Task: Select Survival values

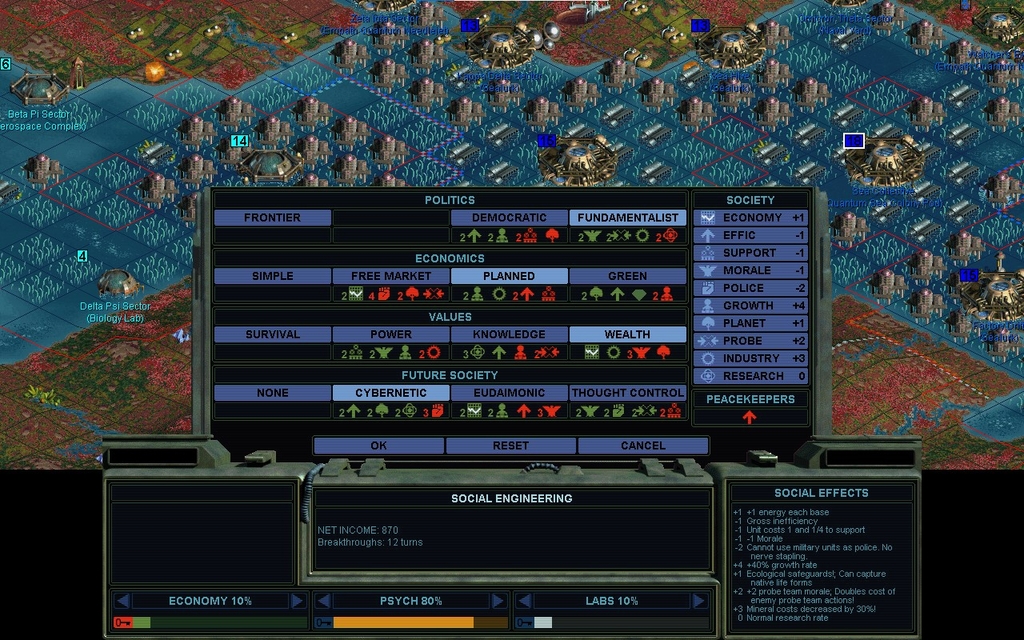Action: (272, 335)
